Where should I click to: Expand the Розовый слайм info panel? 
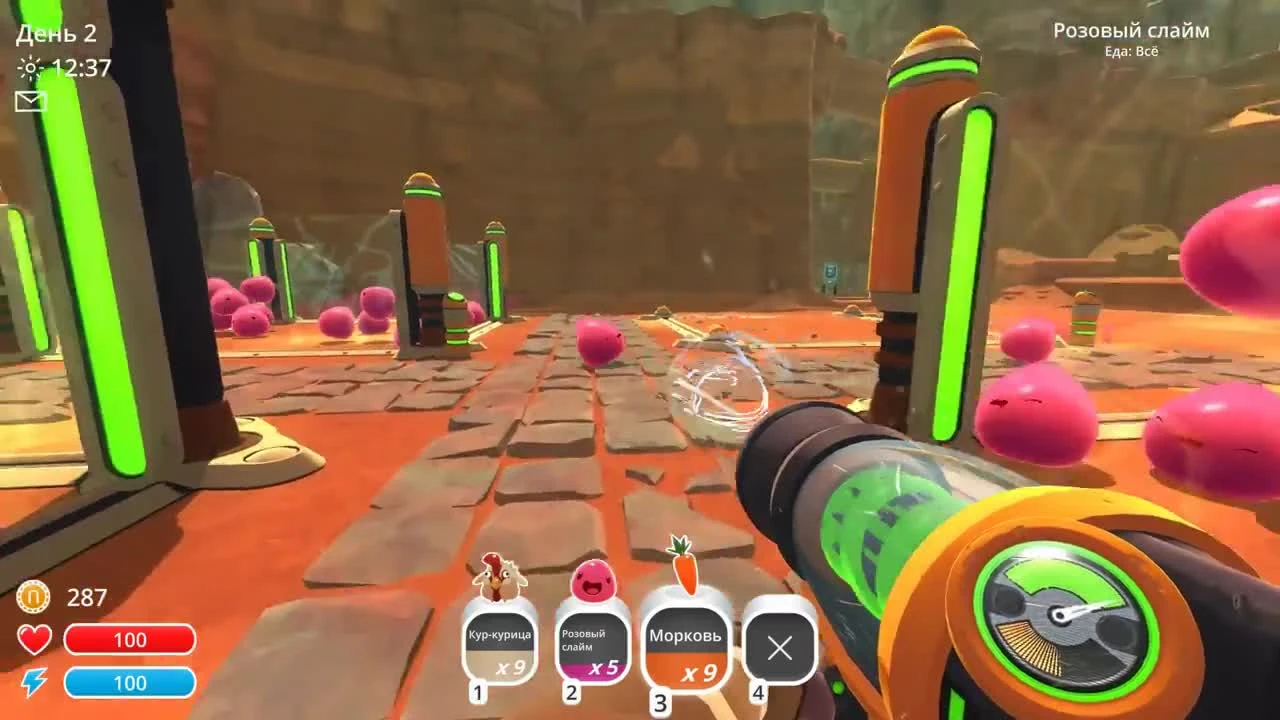(x=1131, y=30)
